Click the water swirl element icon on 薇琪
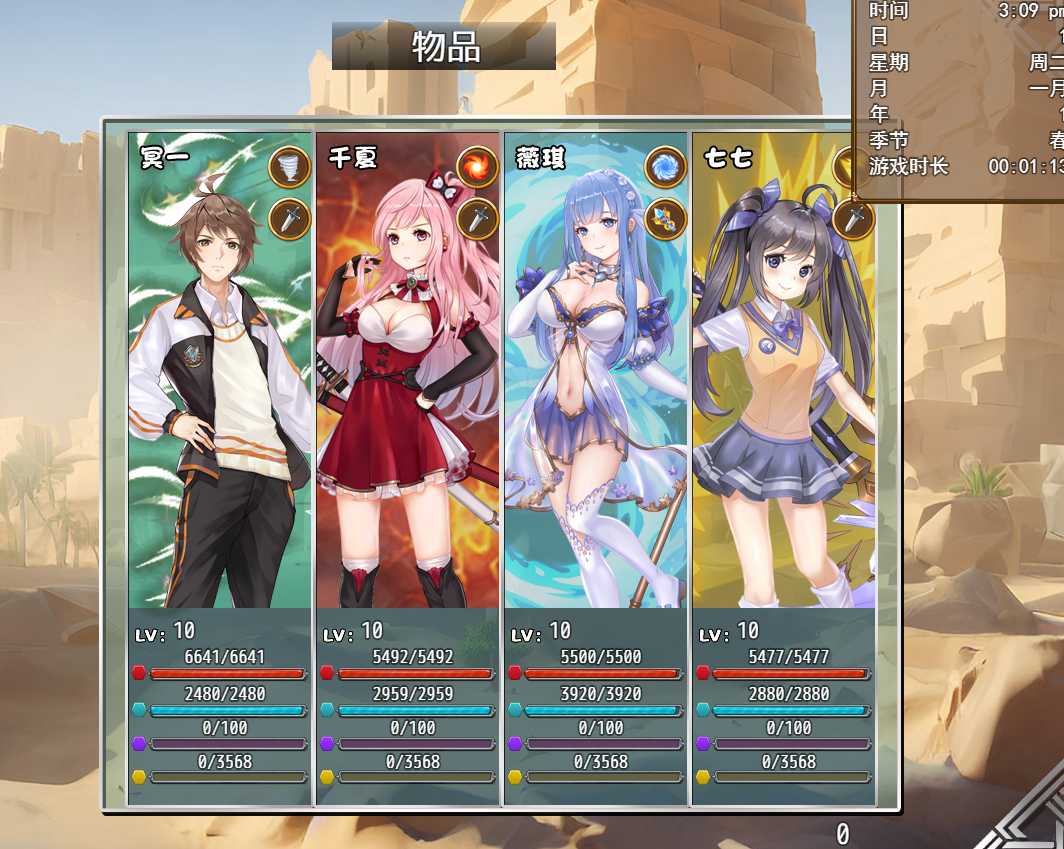 [x=665, y=167]
